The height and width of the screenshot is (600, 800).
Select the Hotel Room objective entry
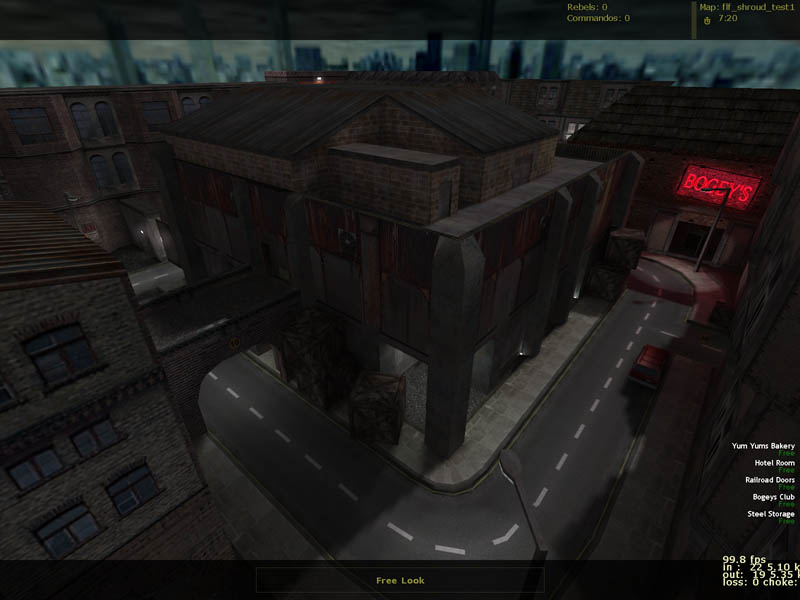[774, 463]
